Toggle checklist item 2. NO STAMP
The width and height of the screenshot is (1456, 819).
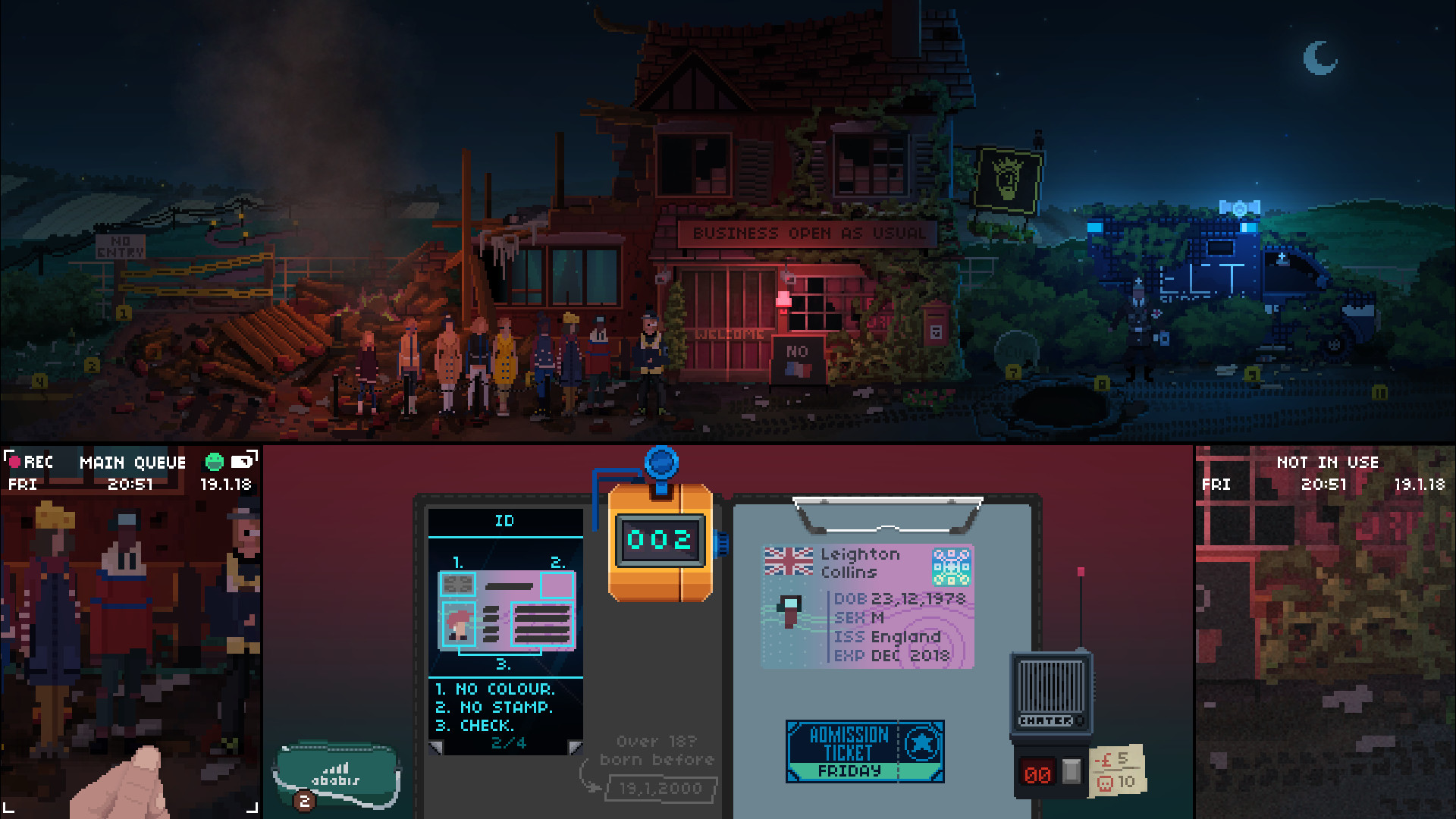point(491,708)
